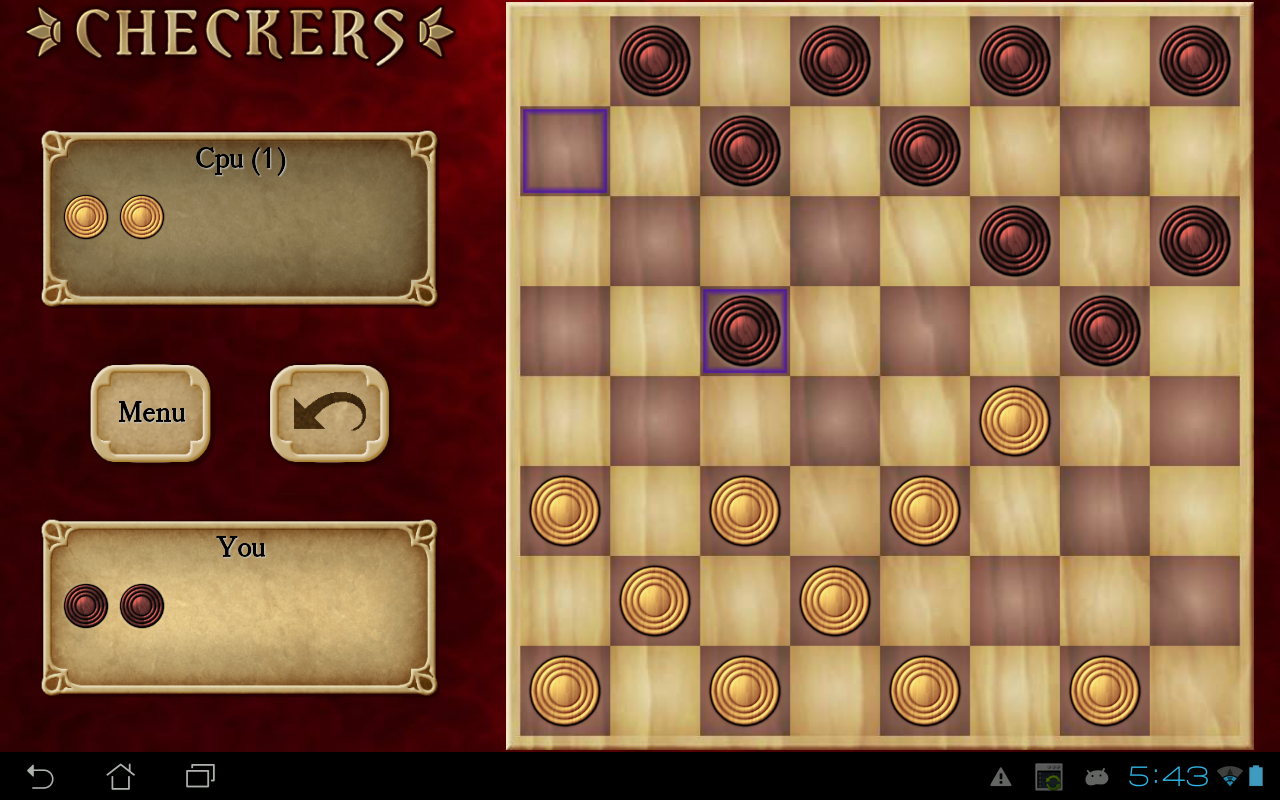Viewport: 1280px width, 800px height.
Task: Click the golden piece on the bottom-right square
Action: click(x=1103, y=690)
